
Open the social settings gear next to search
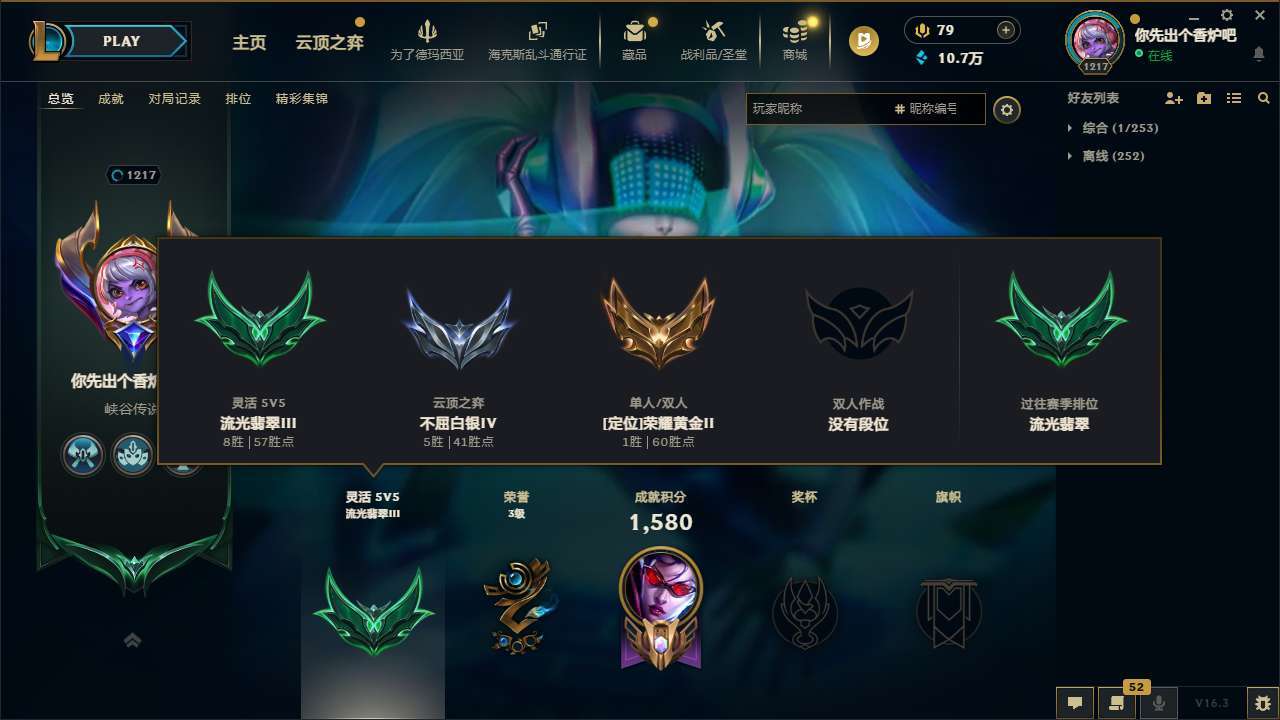(x=1007, y=109)
